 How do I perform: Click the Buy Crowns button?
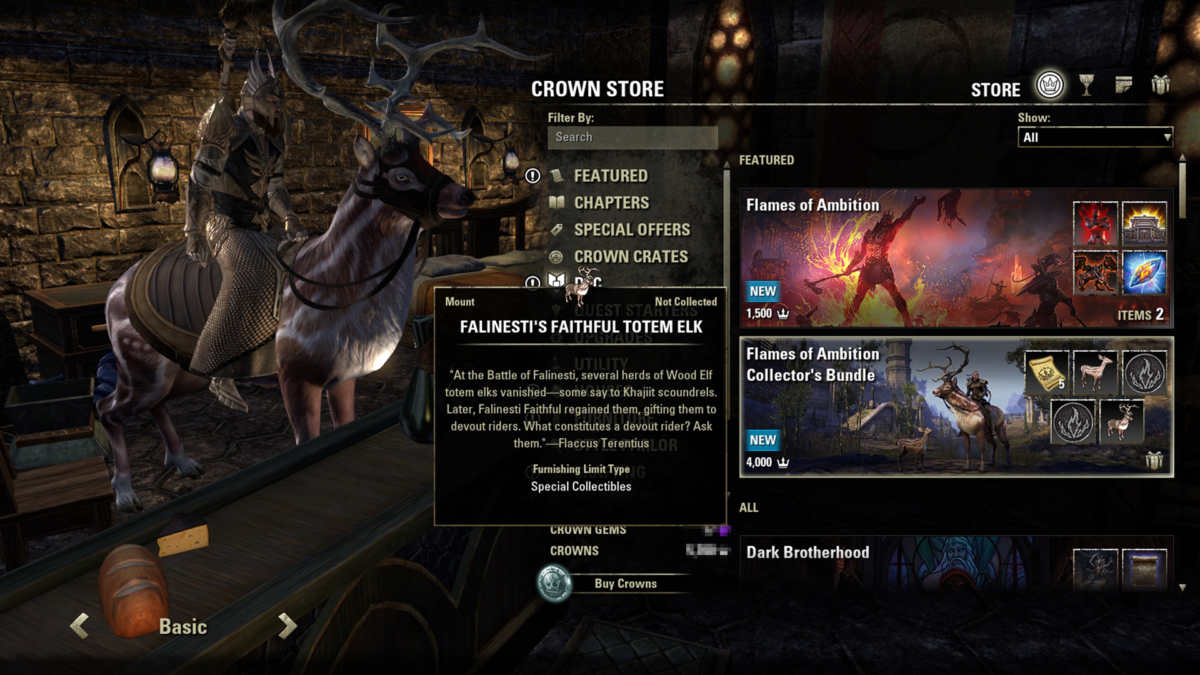coord(625,584)
